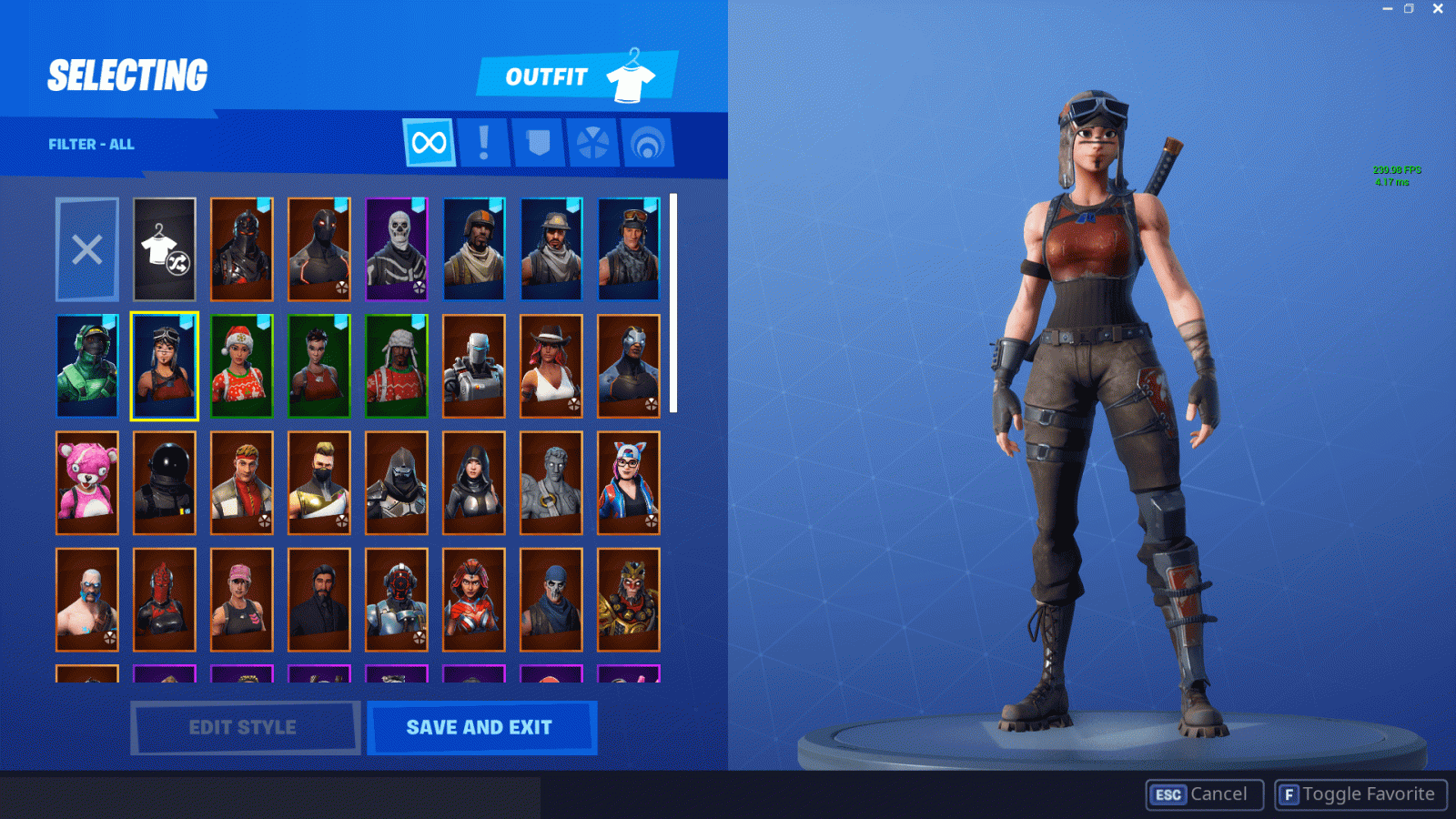Image resolution: width=1456 pixels, height=819 pixels.
Task: Select the shield-shaped filter icon
Action: click(x=539, y=142)
